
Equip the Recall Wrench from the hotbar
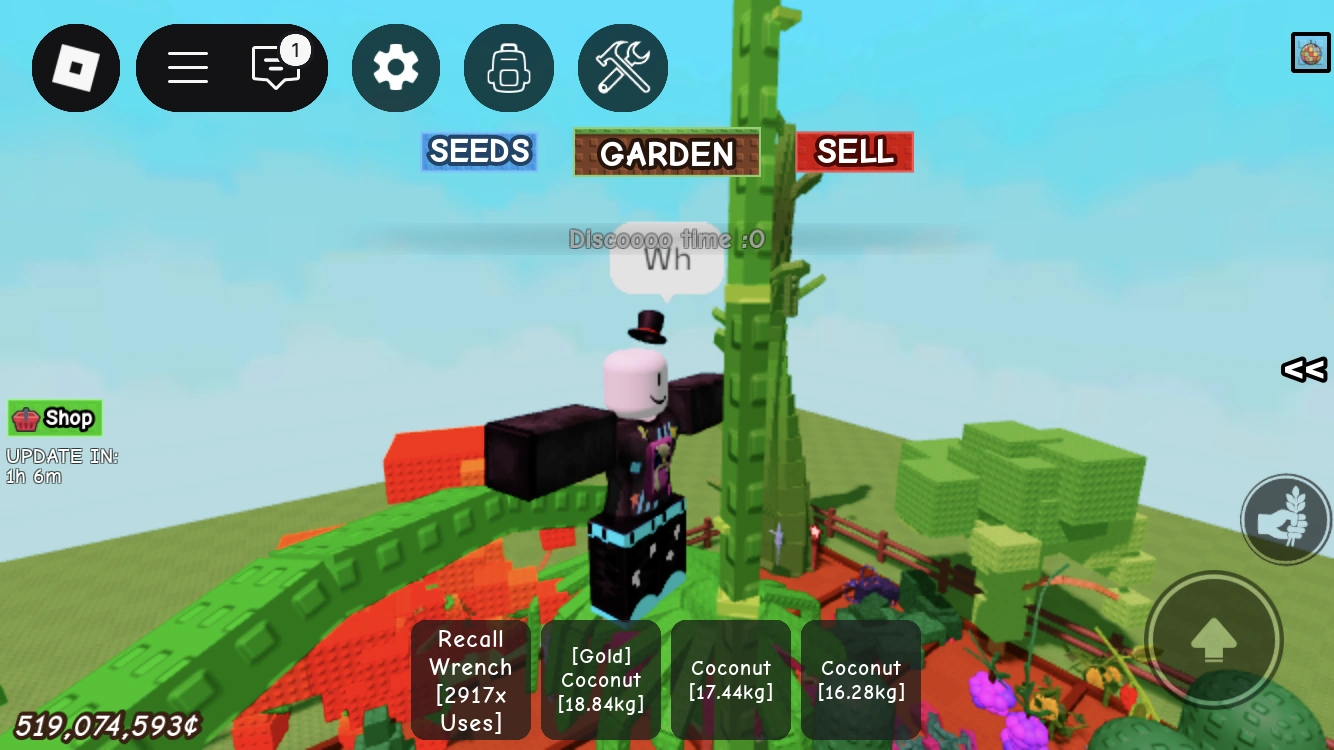[470, 680]
